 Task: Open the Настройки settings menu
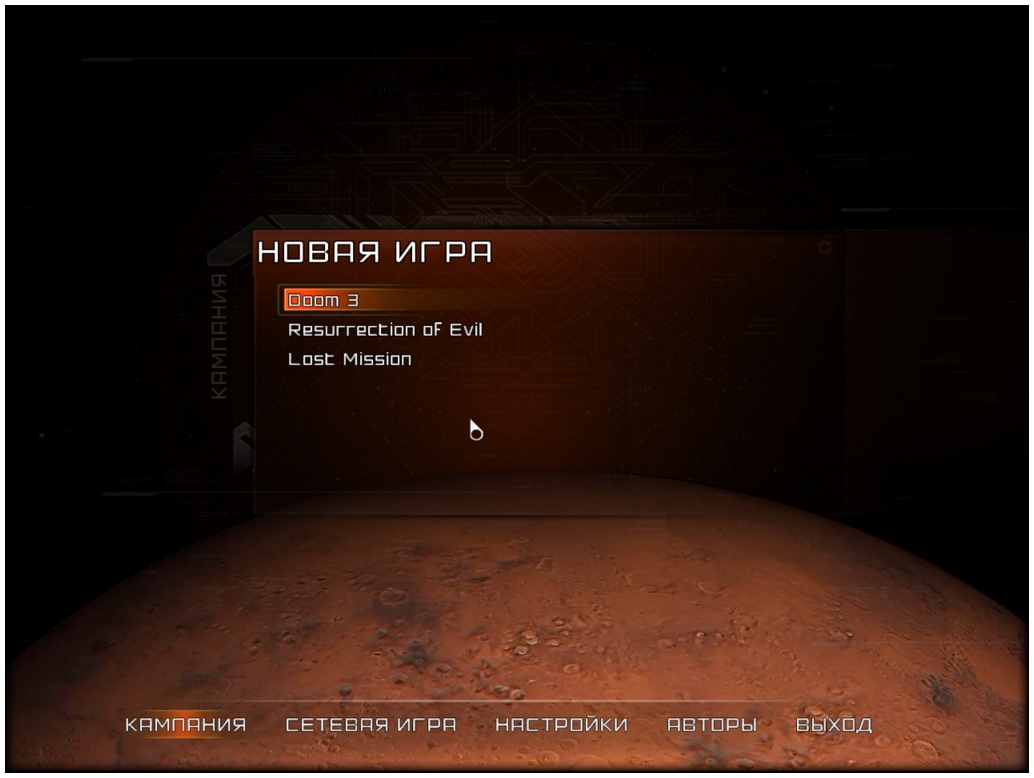coord(562,725)
